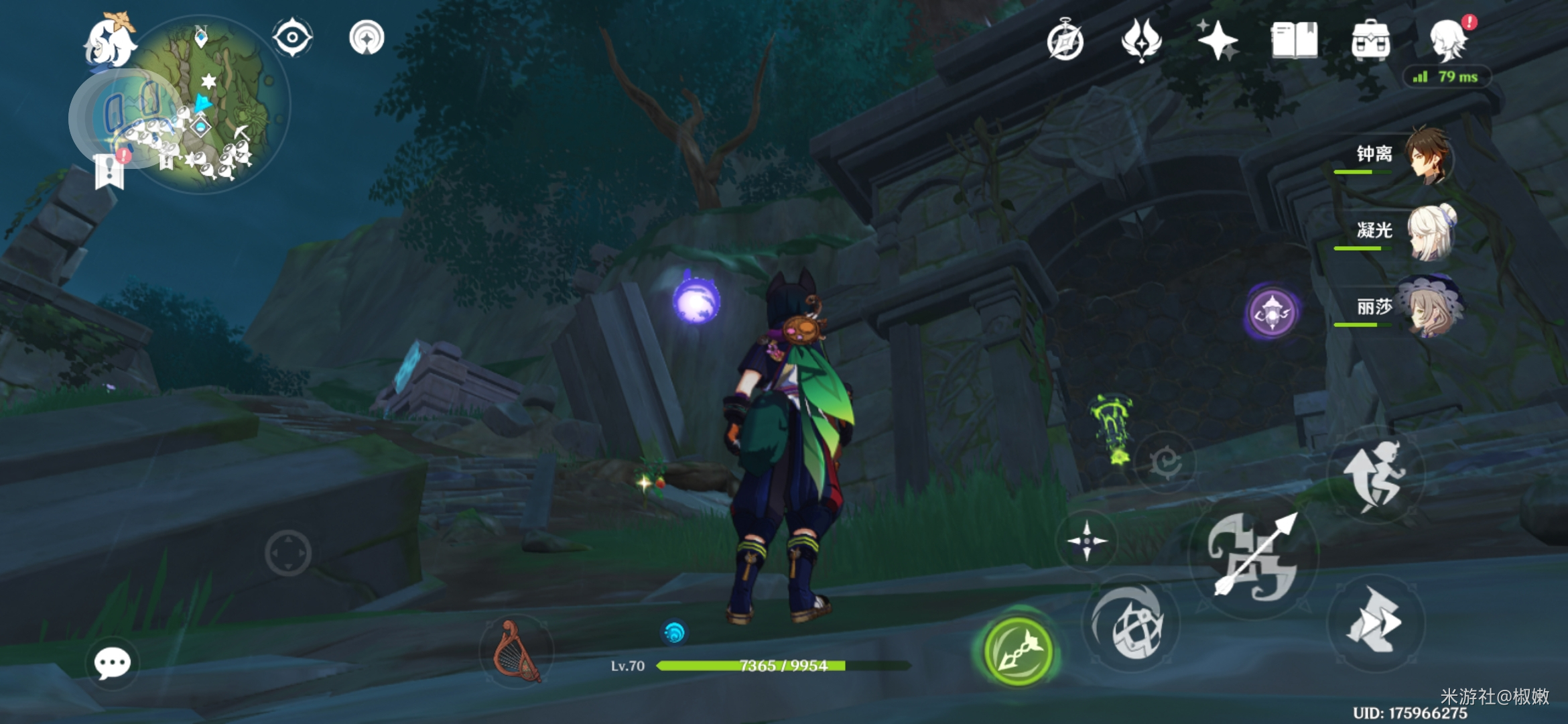Switch to party member 钟离
This screenshot has width=1568, height=724.
click(1427, 156)
